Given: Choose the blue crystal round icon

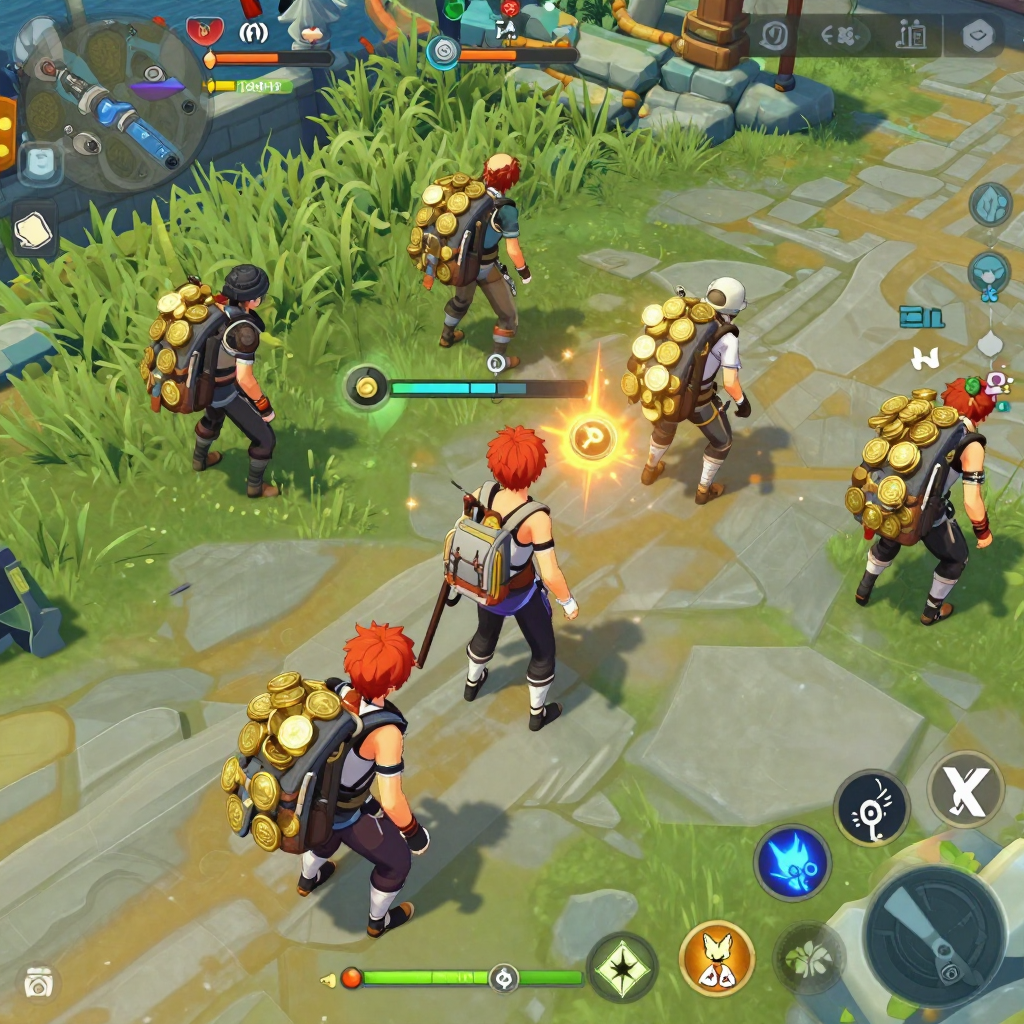Looking at the screenshot, I should point(990,204).
